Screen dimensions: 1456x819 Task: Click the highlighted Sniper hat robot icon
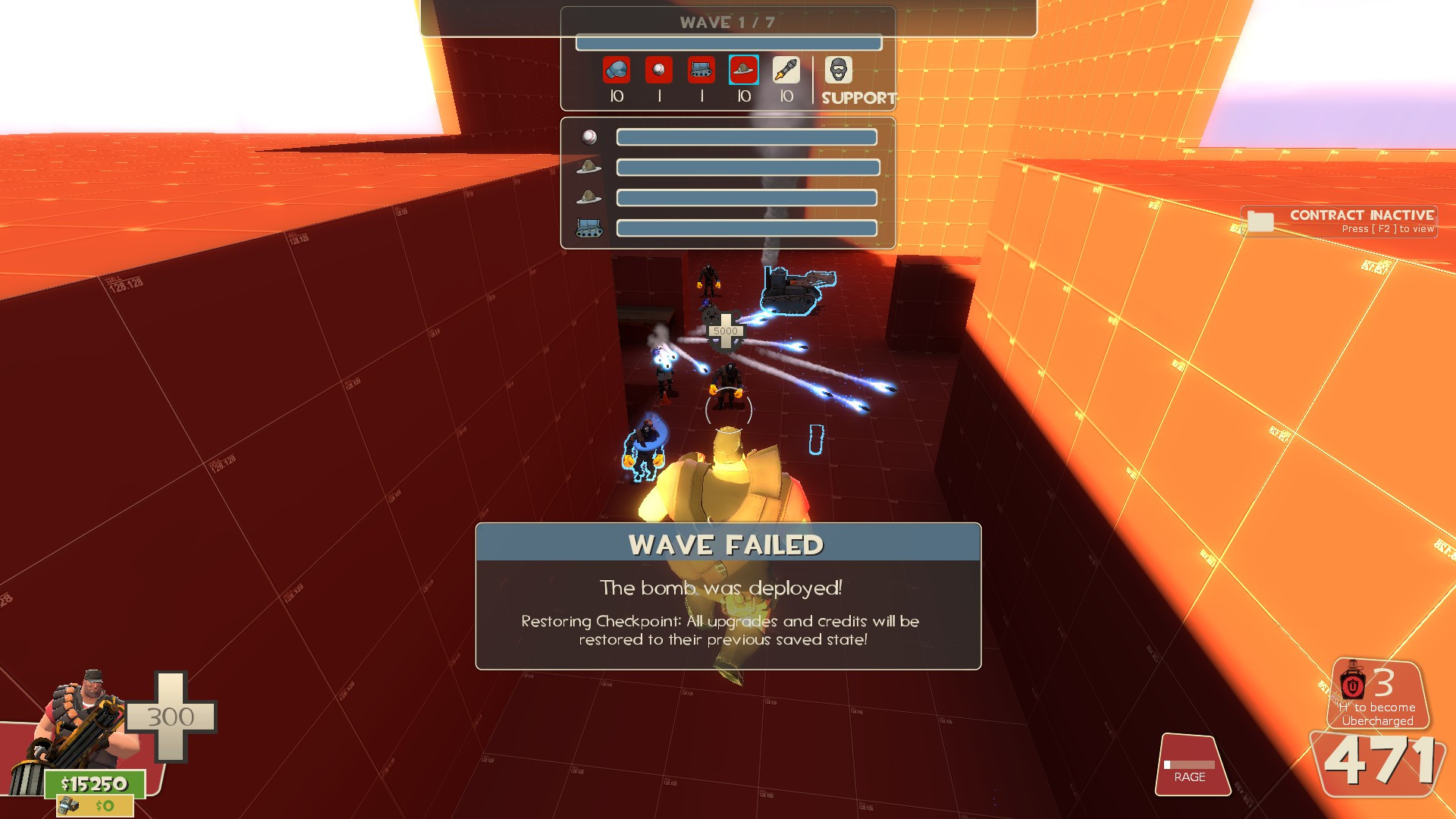(743, 70)
